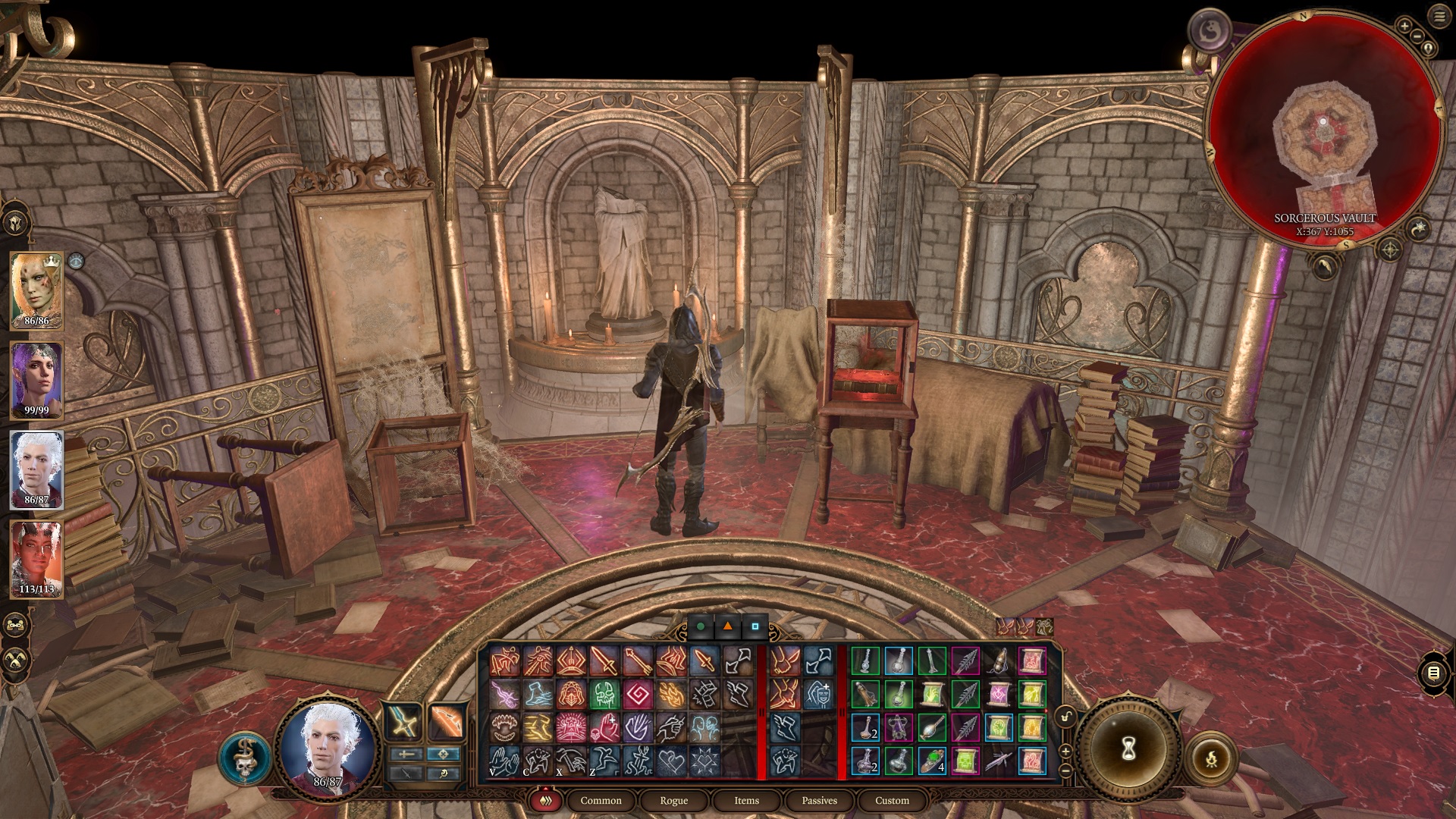Image resolution: width=1456 pixels, height=819 pixels.
Task: Select the Jump action bound to Z
Action: click(603, 759)
